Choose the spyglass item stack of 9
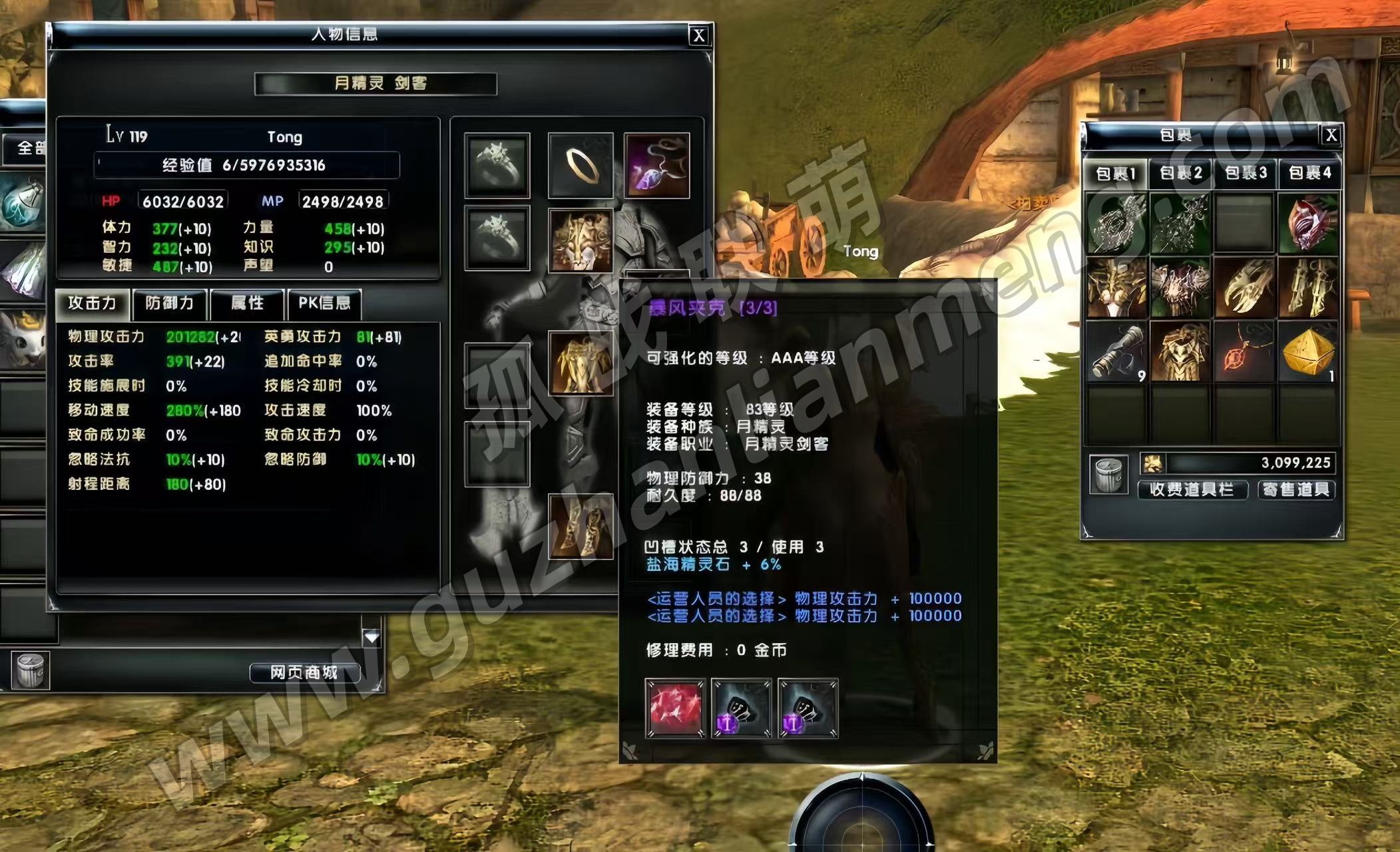The width and height of the screenshot is (1400, 852). (x=1116, y=352)
